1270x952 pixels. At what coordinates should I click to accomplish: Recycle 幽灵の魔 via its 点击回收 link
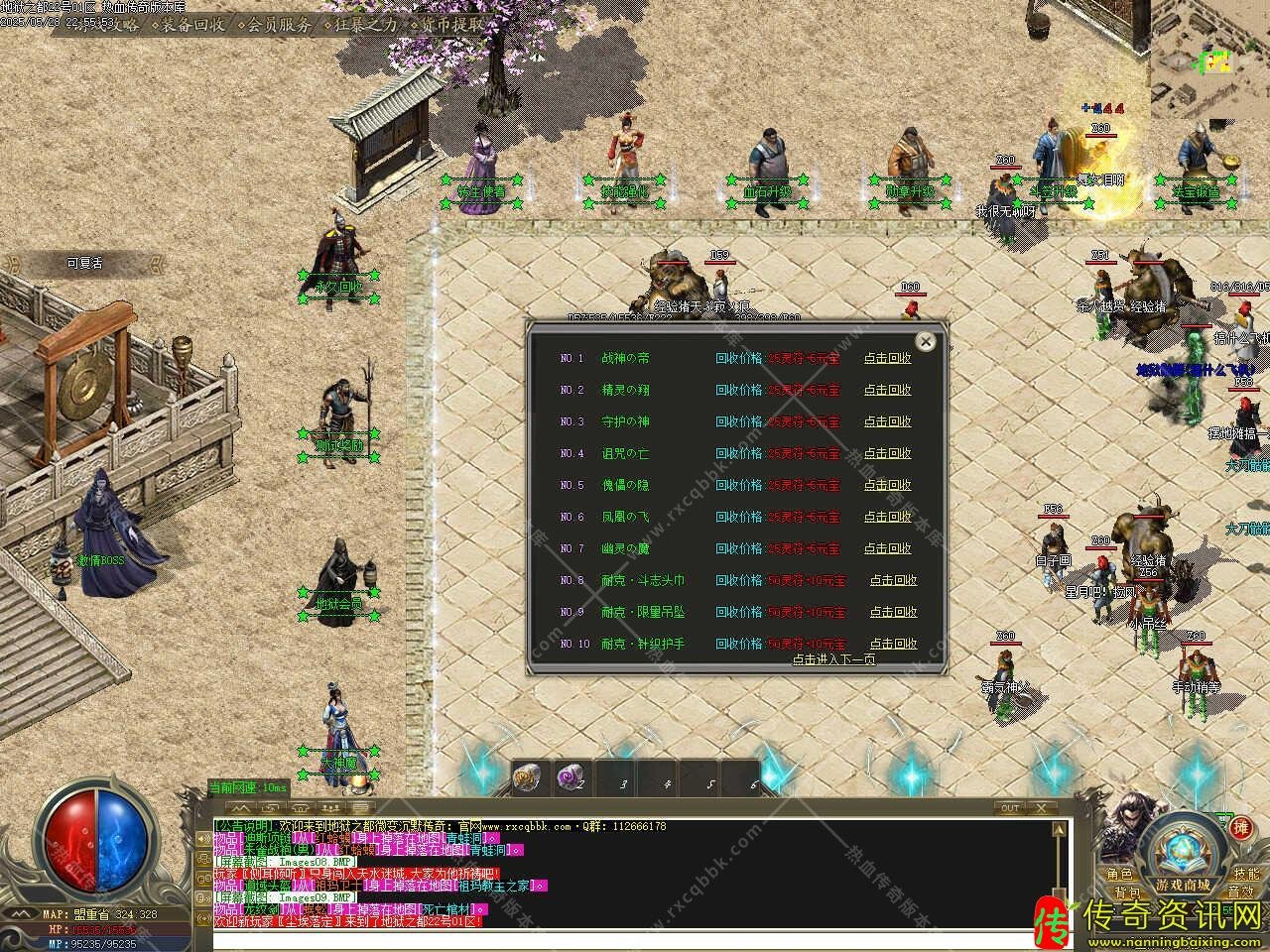point(887,548)
